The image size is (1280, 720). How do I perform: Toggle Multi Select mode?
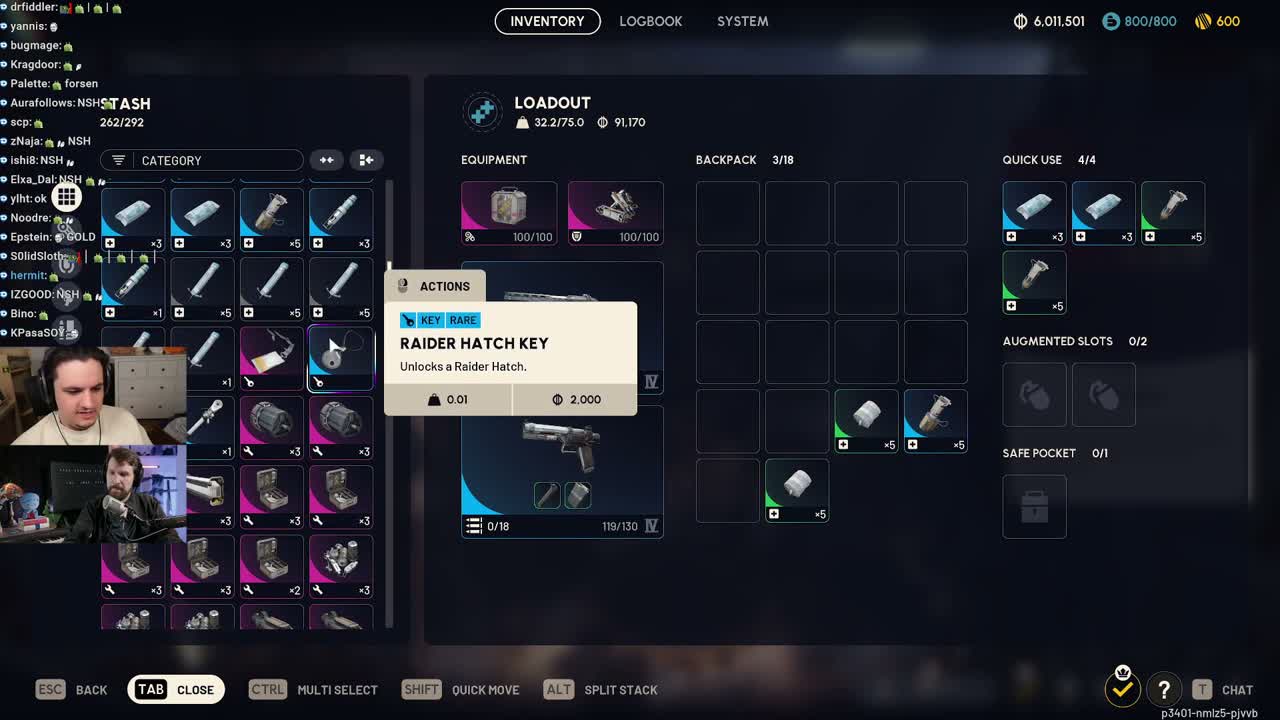pyautogui.click(x=313, y=689)
